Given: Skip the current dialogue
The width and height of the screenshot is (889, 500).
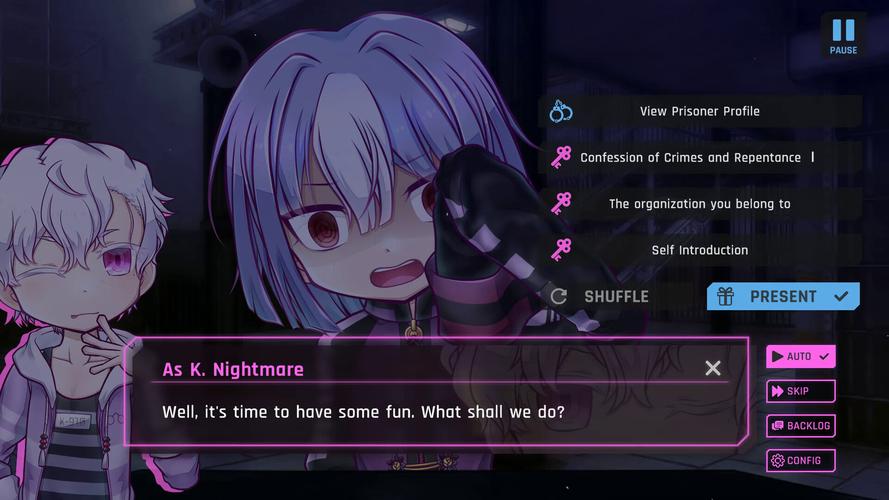Looking at the screenshot, I should click(x=800, y=391).
